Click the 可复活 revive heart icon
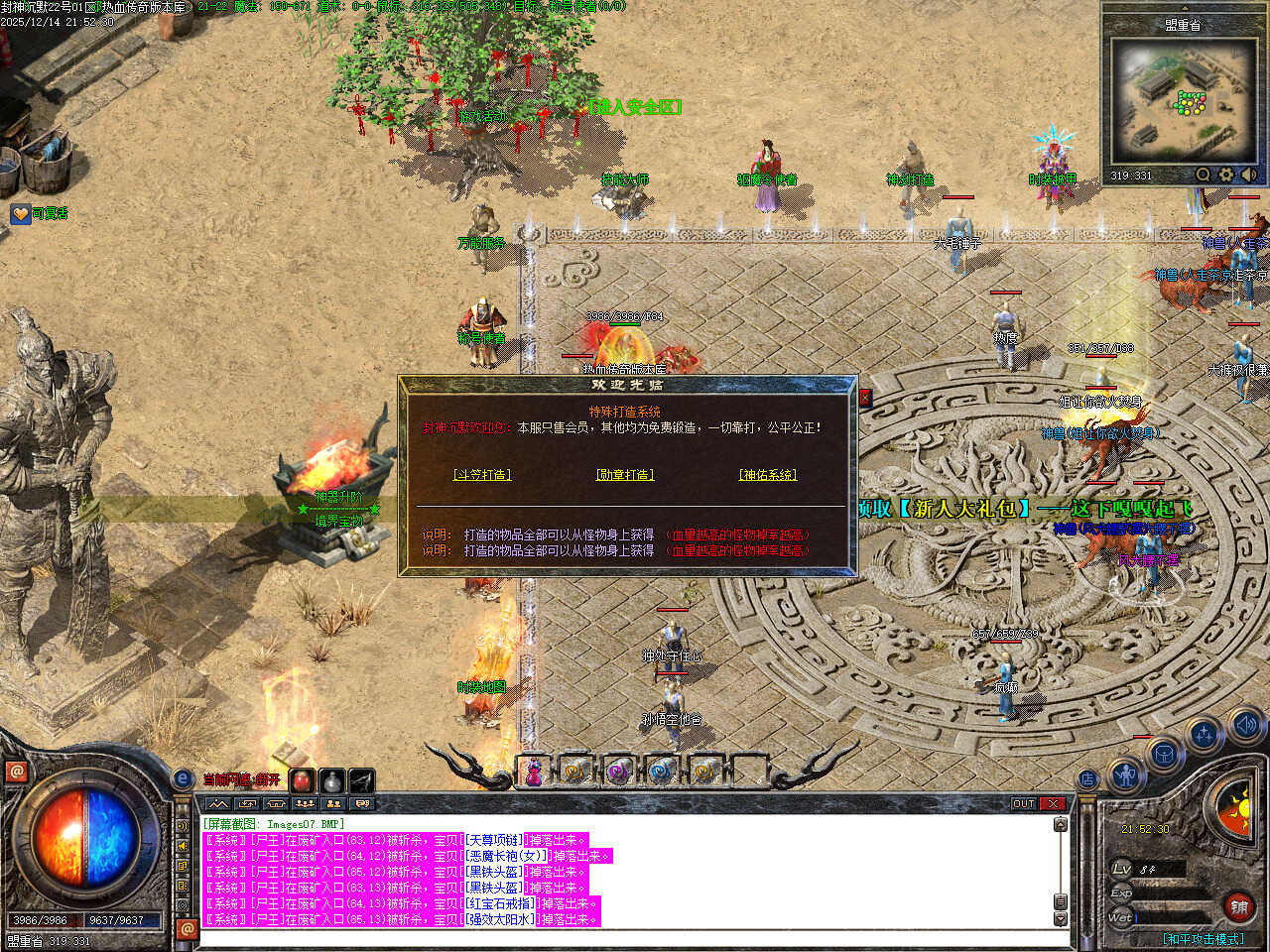 20,213
